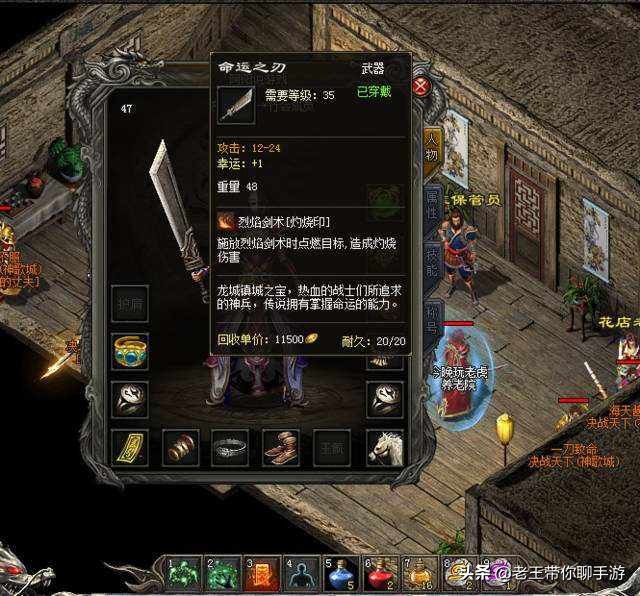Use the yellow potion in hotbar slot 7
This screenshot has width=640, height=596.
(420, 575)
